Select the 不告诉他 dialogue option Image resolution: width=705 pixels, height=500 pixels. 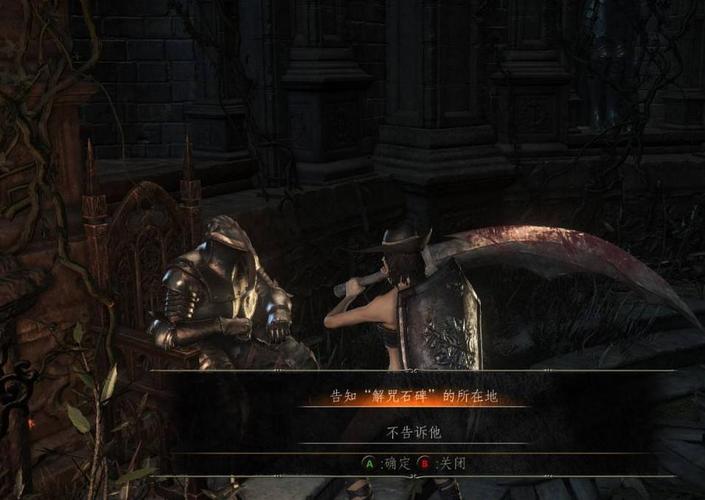click(413, 433)
